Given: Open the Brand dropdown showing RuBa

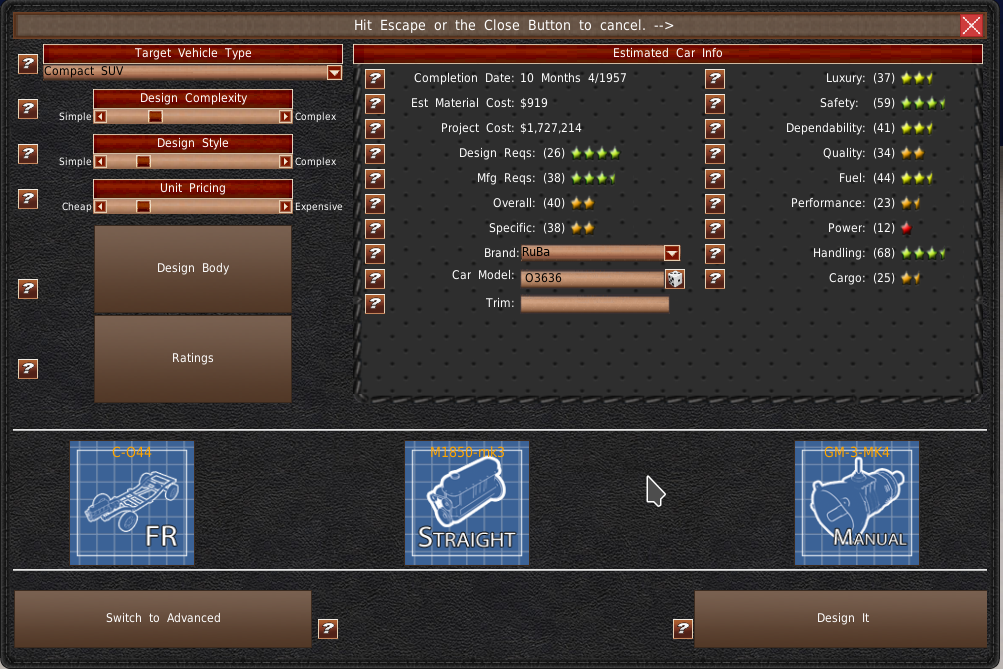Looking at the screenshot, I should tap(671, 253).
